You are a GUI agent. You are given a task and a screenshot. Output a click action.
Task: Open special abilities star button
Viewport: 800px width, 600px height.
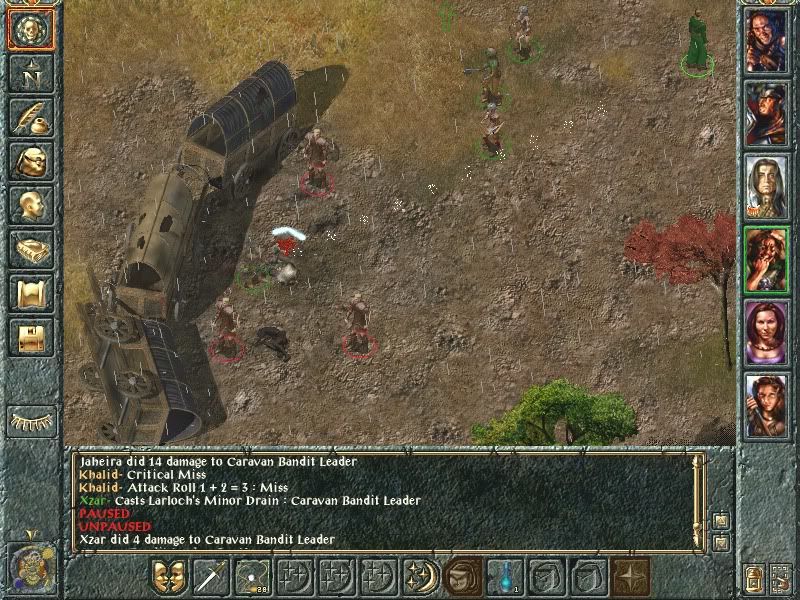point(631,577)
